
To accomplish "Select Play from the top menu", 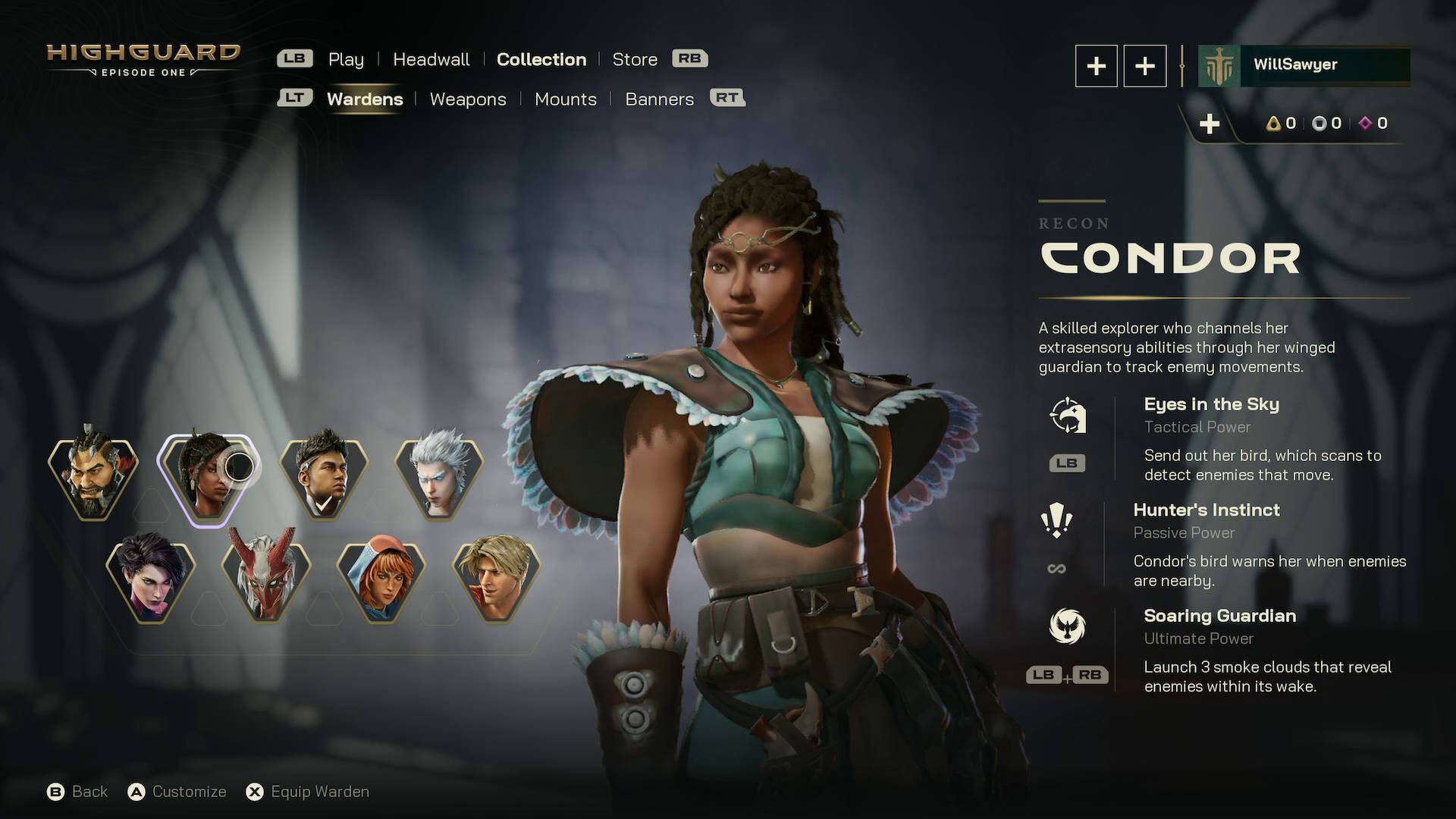I will coord(346,59).
